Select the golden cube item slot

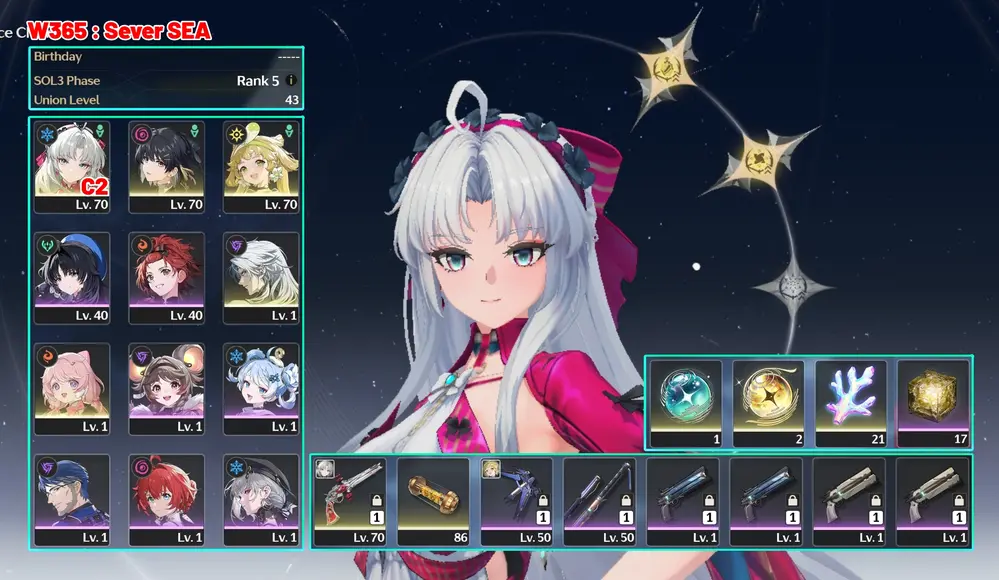pyautogui.click(x=933, y=402)
